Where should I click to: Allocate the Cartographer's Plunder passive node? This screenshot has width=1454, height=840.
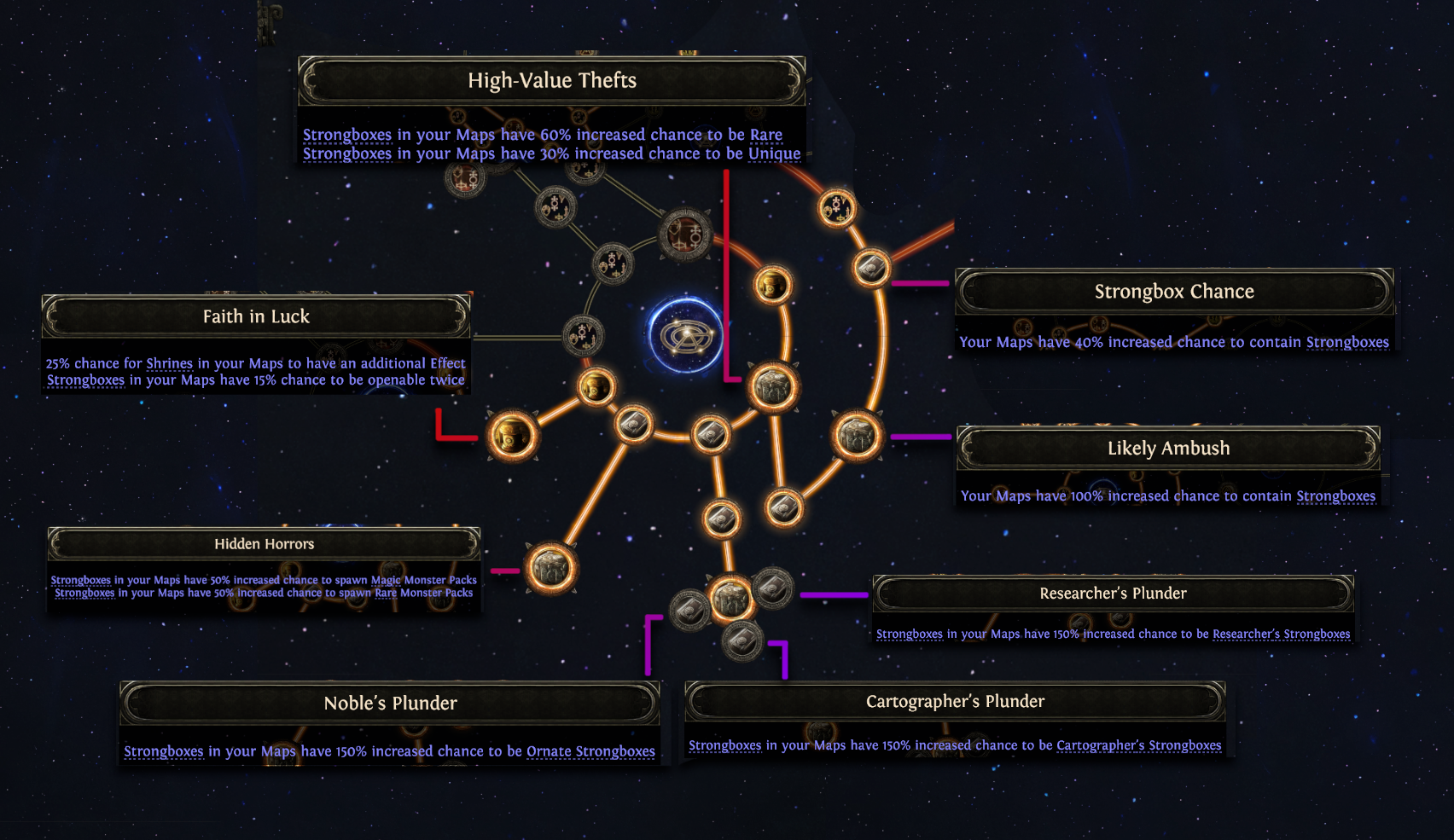[x=742, y=640]
